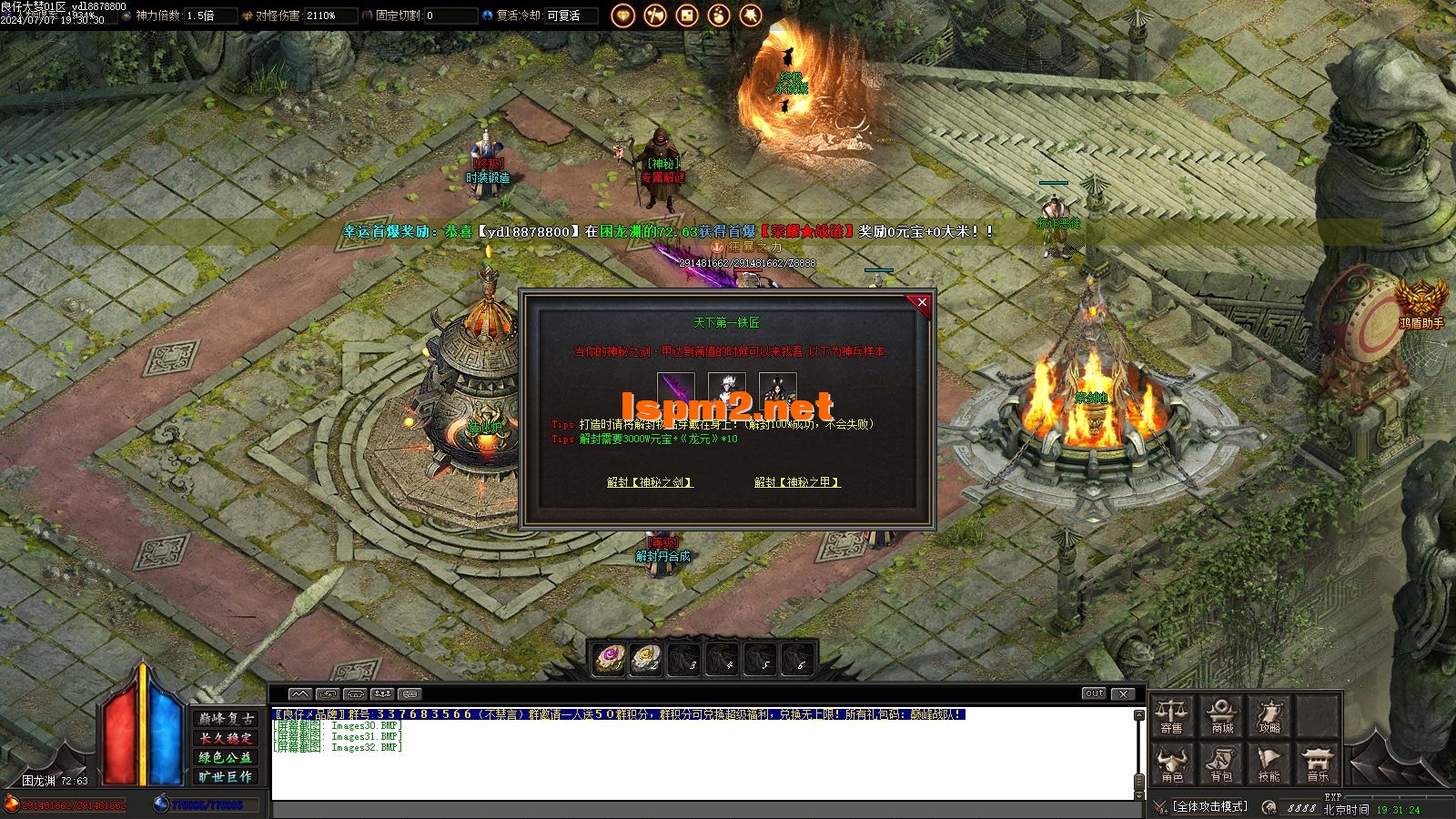Close the 天下第一铁匠 dialog
Screen dimensions: 1456x819
[x=922, y=303]
